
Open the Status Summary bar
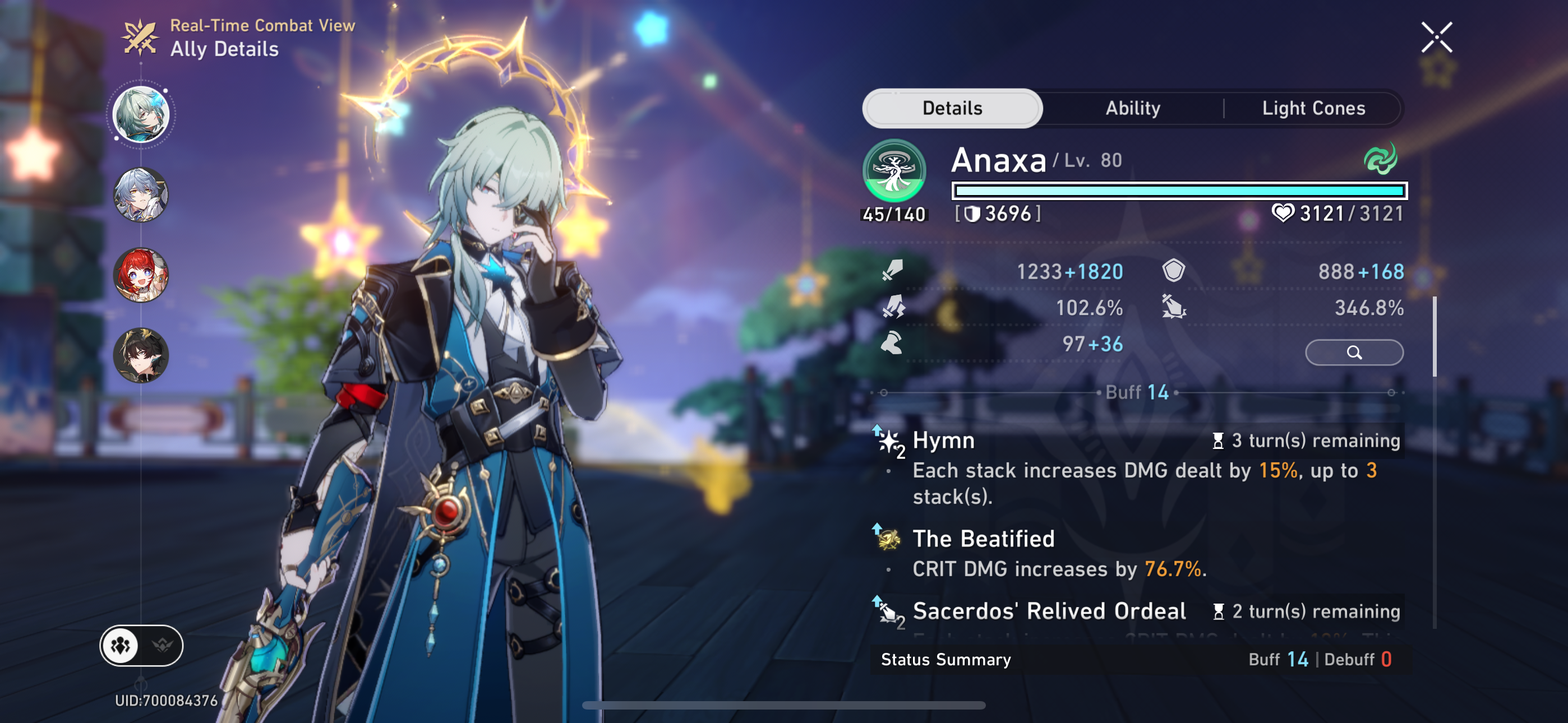tap(1138, 660)
